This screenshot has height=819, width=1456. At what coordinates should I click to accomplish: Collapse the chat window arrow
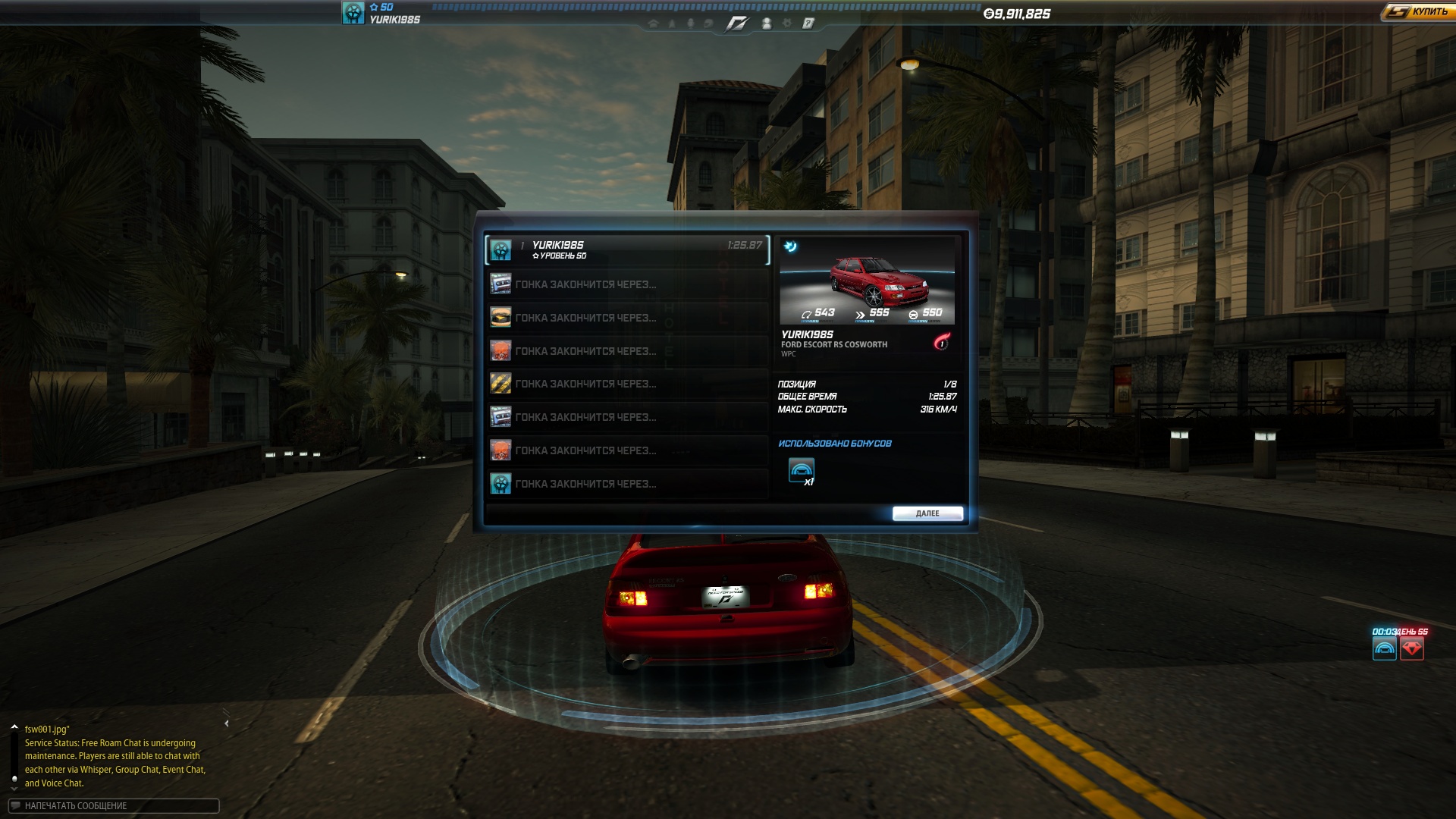226,723
